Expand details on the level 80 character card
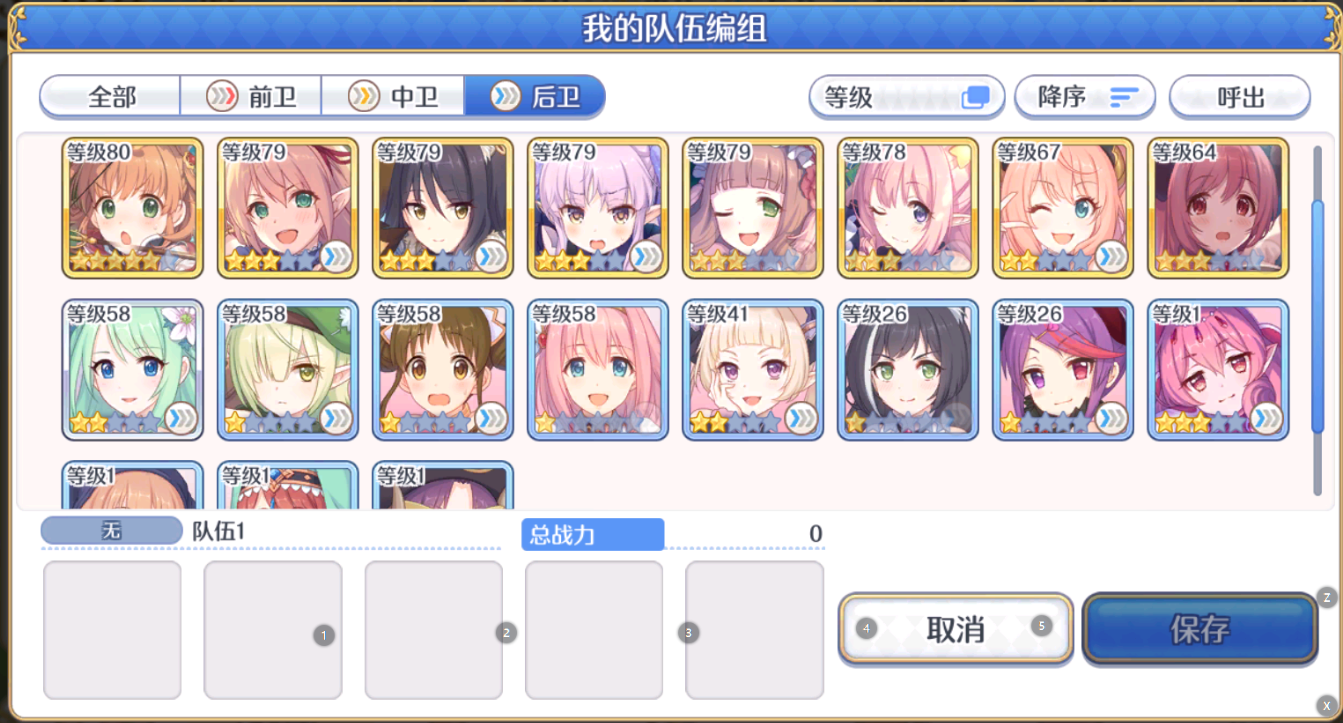Viewport: 1343px width, 723px height. 188,258
